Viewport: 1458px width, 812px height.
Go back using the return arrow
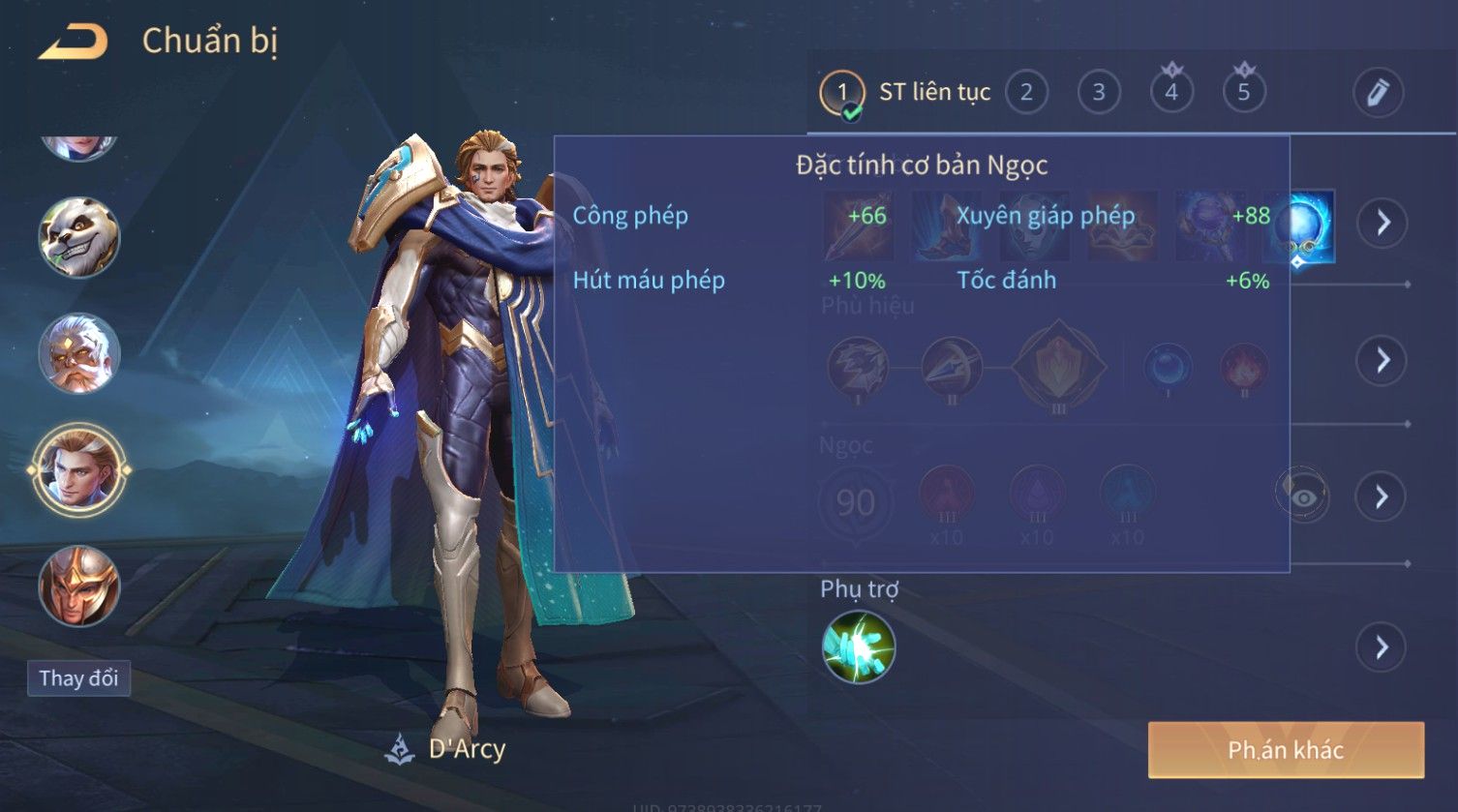74,43
